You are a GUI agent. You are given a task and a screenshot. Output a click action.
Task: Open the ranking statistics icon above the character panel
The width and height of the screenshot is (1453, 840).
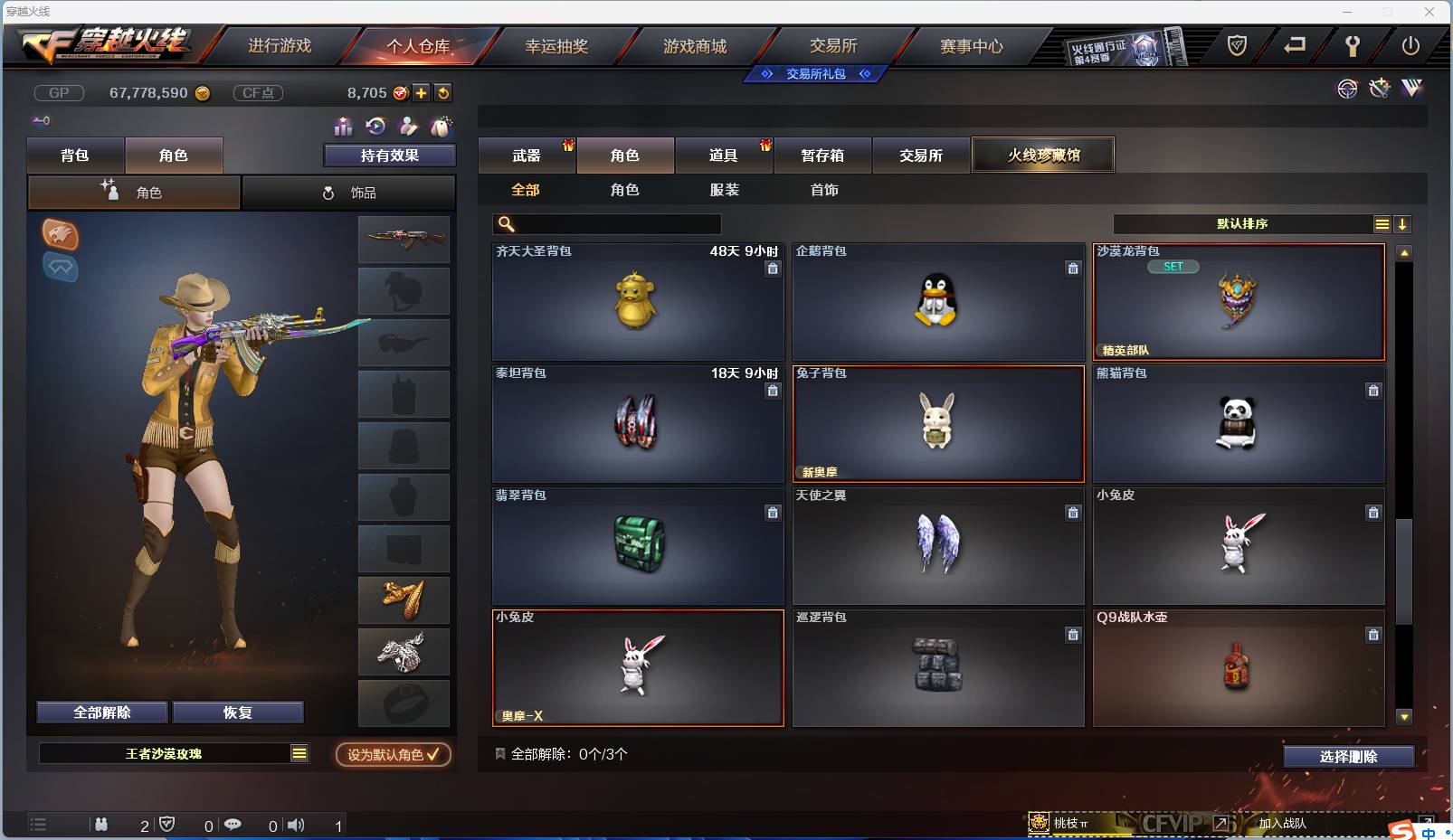tap(342, 127)
